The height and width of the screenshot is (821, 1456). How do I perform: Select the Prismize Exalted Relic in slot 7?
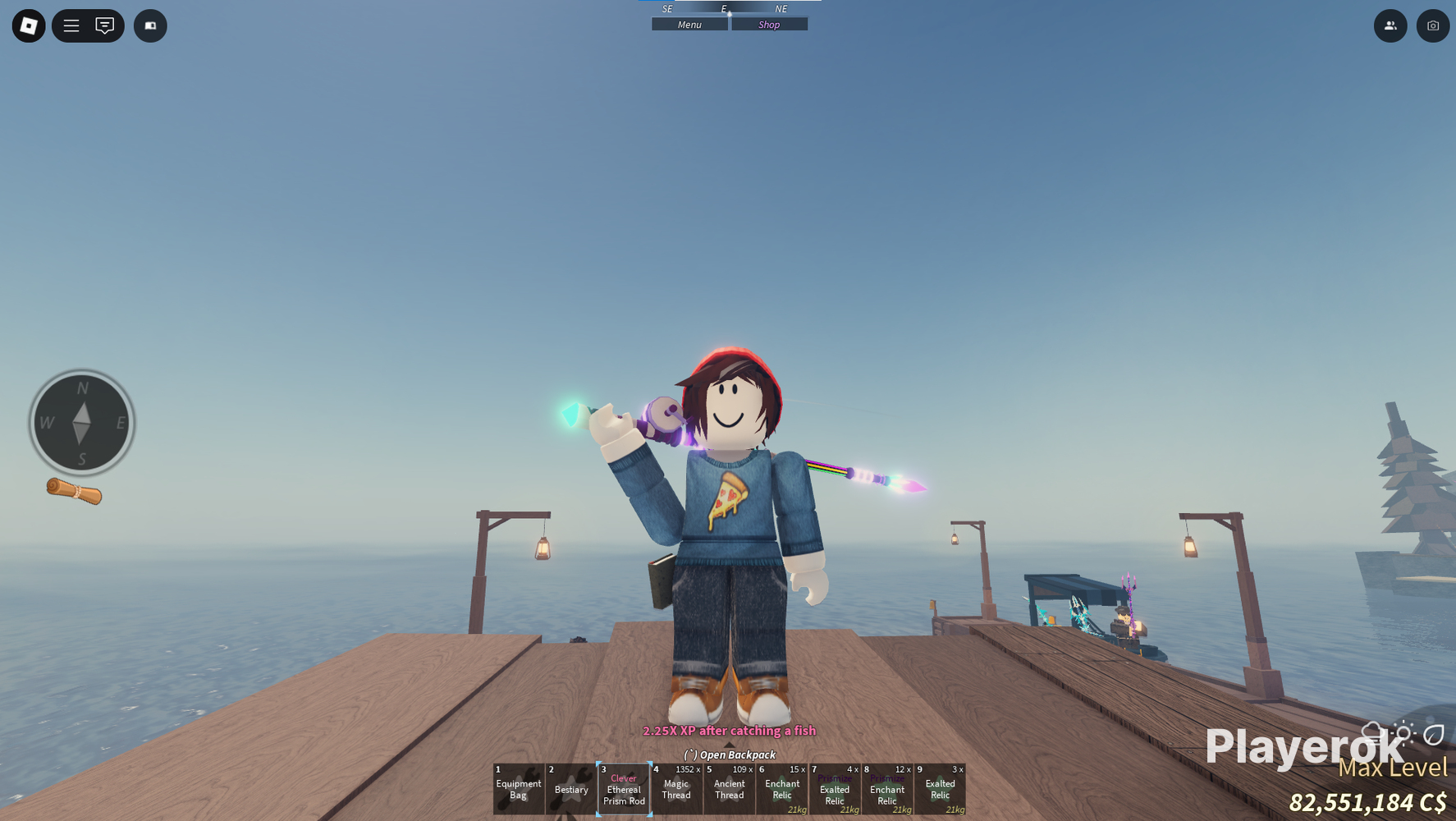[835, 788]
